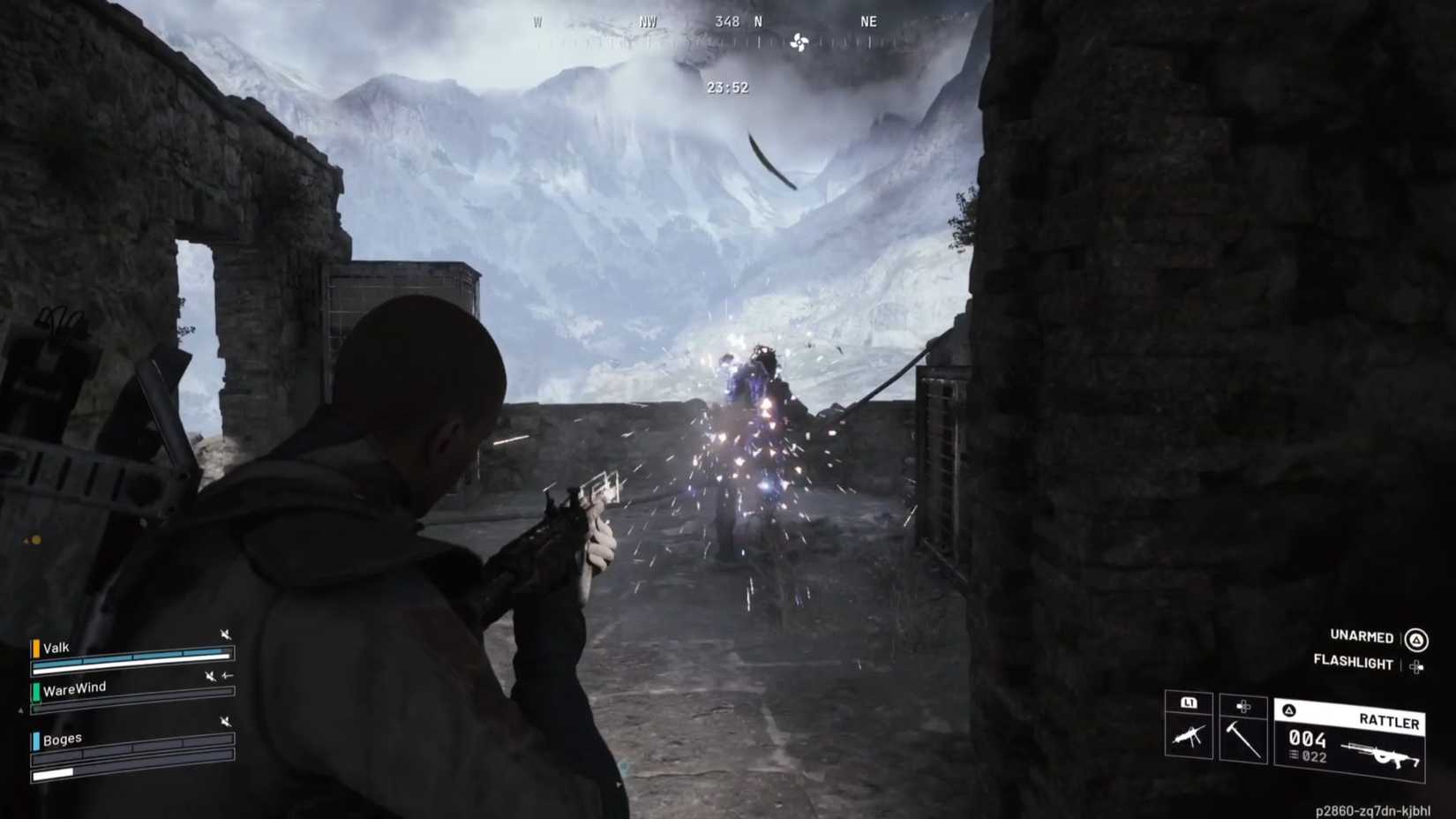
Task: Click the small triangle marker left of WareWind's bar
Action: pos(21,710)
